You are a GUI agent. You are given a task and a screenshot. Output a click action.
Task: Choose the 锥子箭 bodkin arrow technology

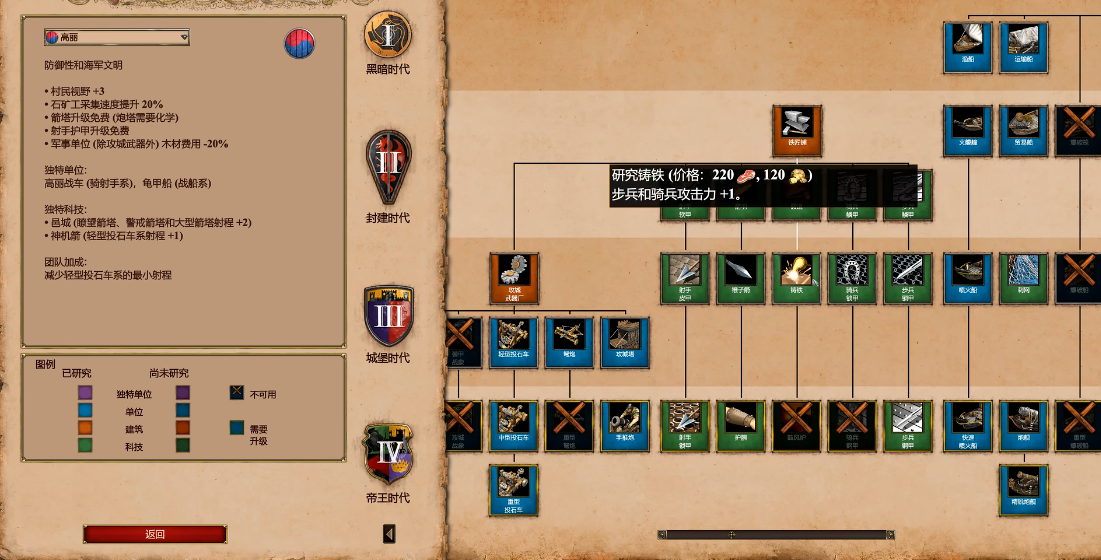[x=740, y=277]
